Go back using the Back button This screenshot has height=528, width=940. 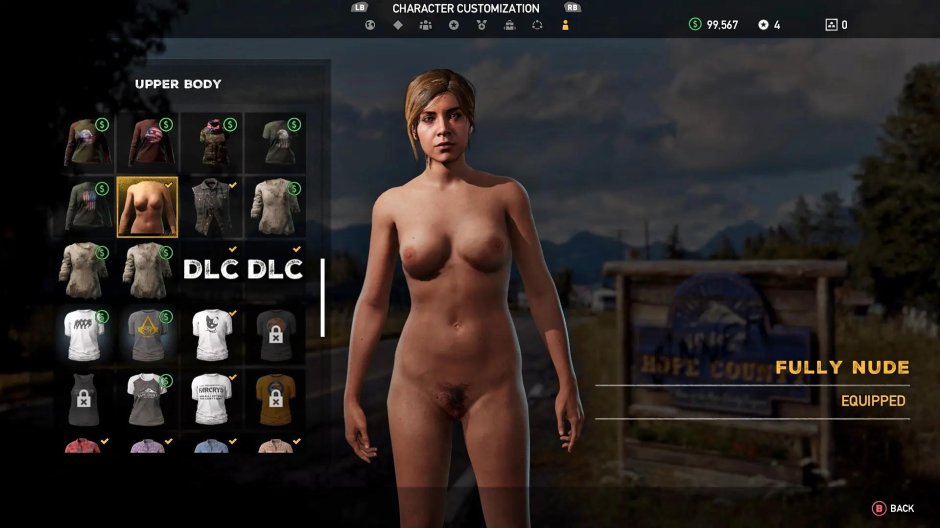[894, 508]
